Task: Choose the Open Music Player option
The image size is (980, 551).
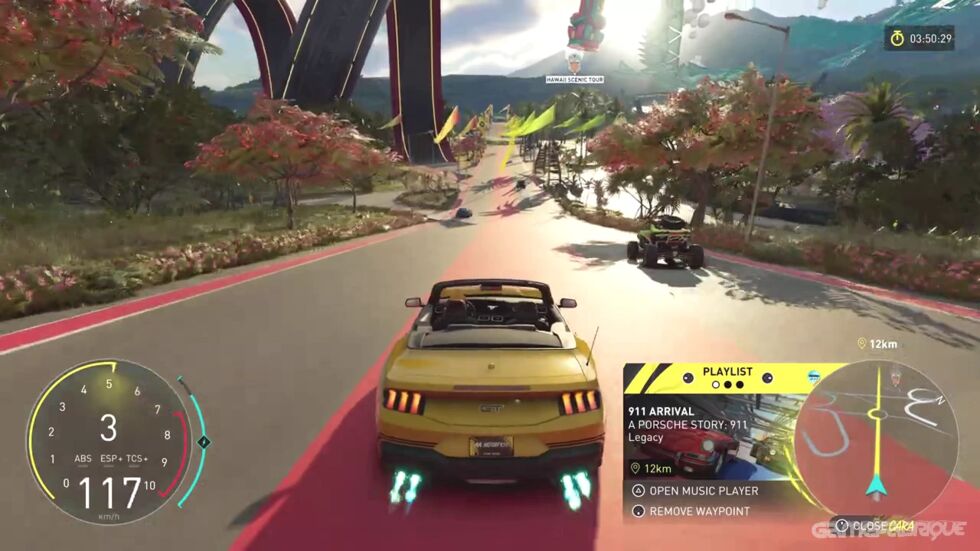Action: coord(704,491)
